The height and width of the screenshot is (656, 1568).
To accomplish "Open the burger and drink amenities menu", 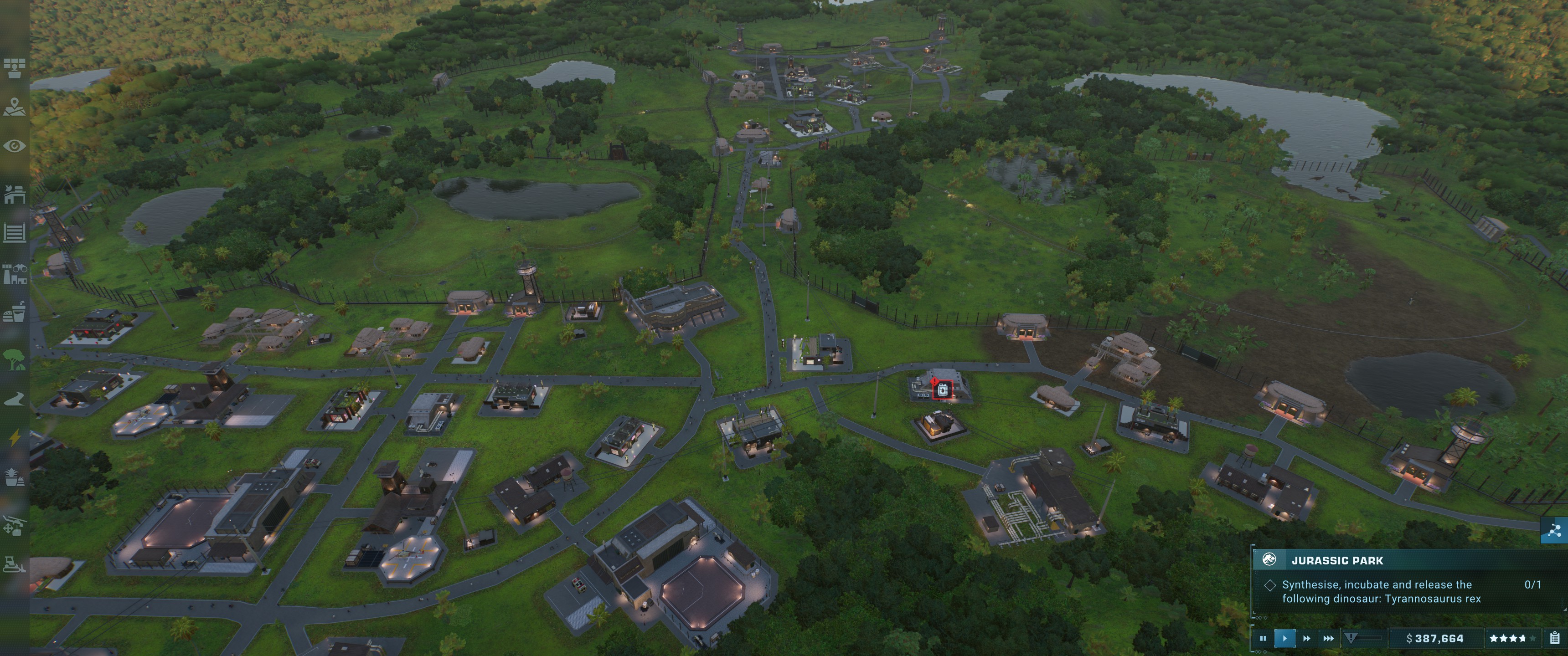I will 14,313.
